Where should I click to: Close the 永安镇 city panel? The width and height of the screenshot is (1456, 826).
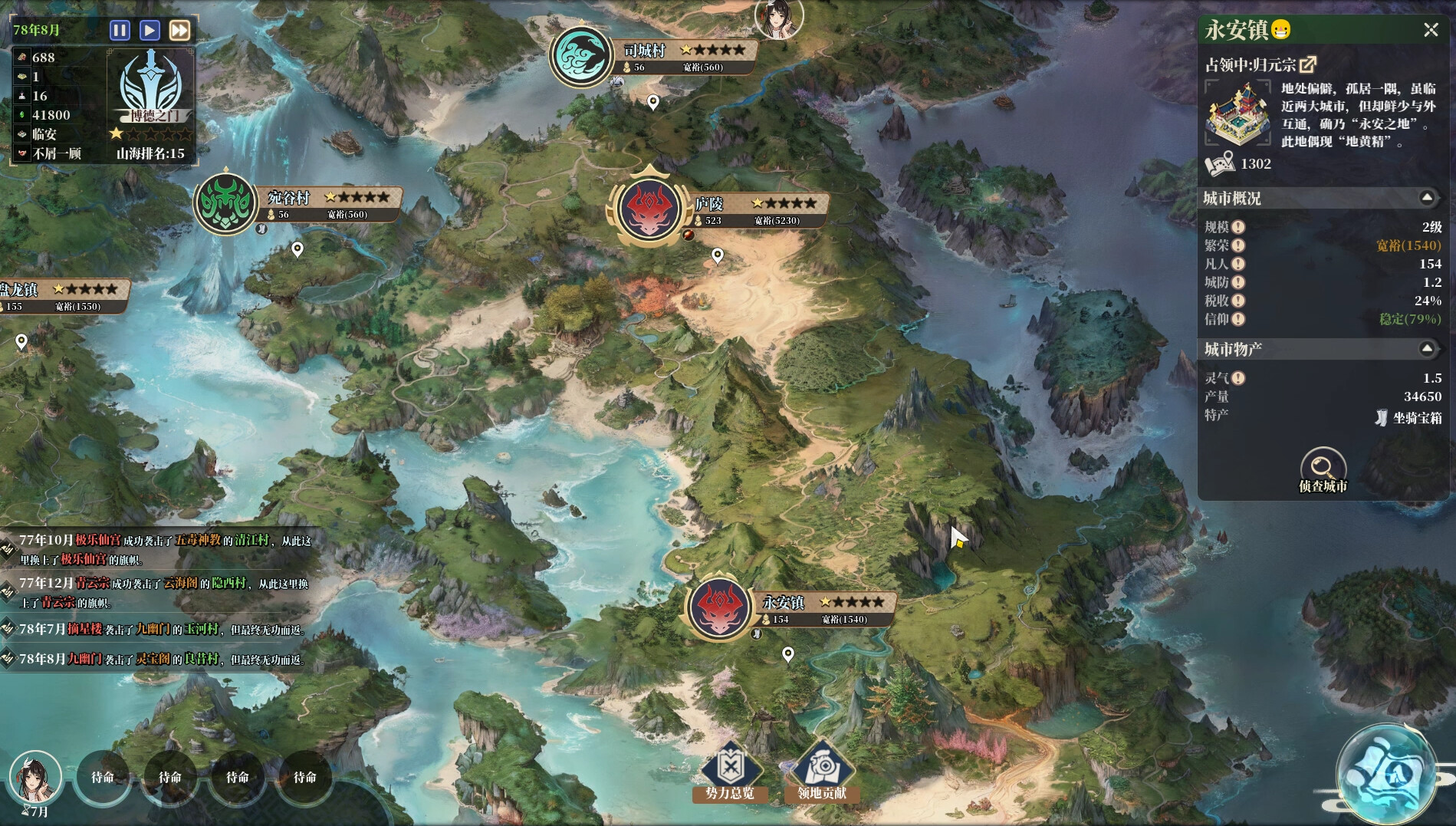[1431, 31]
